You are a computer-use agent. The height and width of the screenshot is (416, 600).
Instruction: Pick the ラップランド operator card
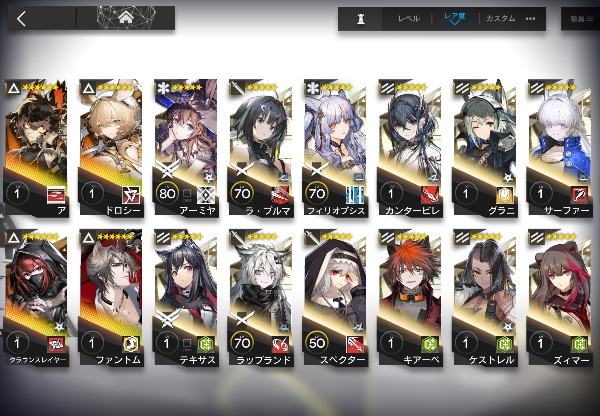[x=262, y=300]
